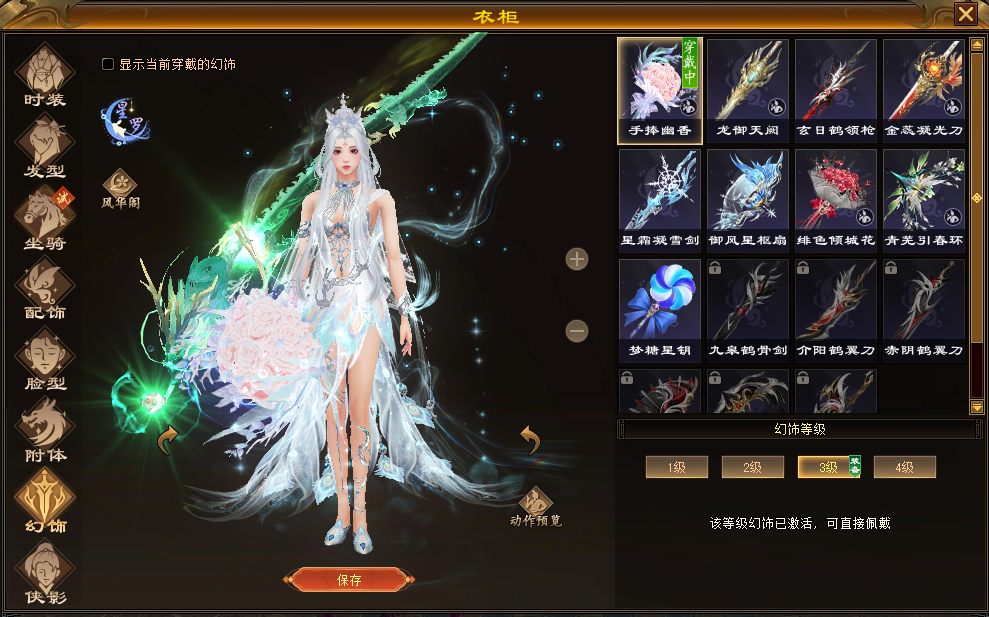Select the 梦糖星钥 lollipop skin

coord(660,306)
